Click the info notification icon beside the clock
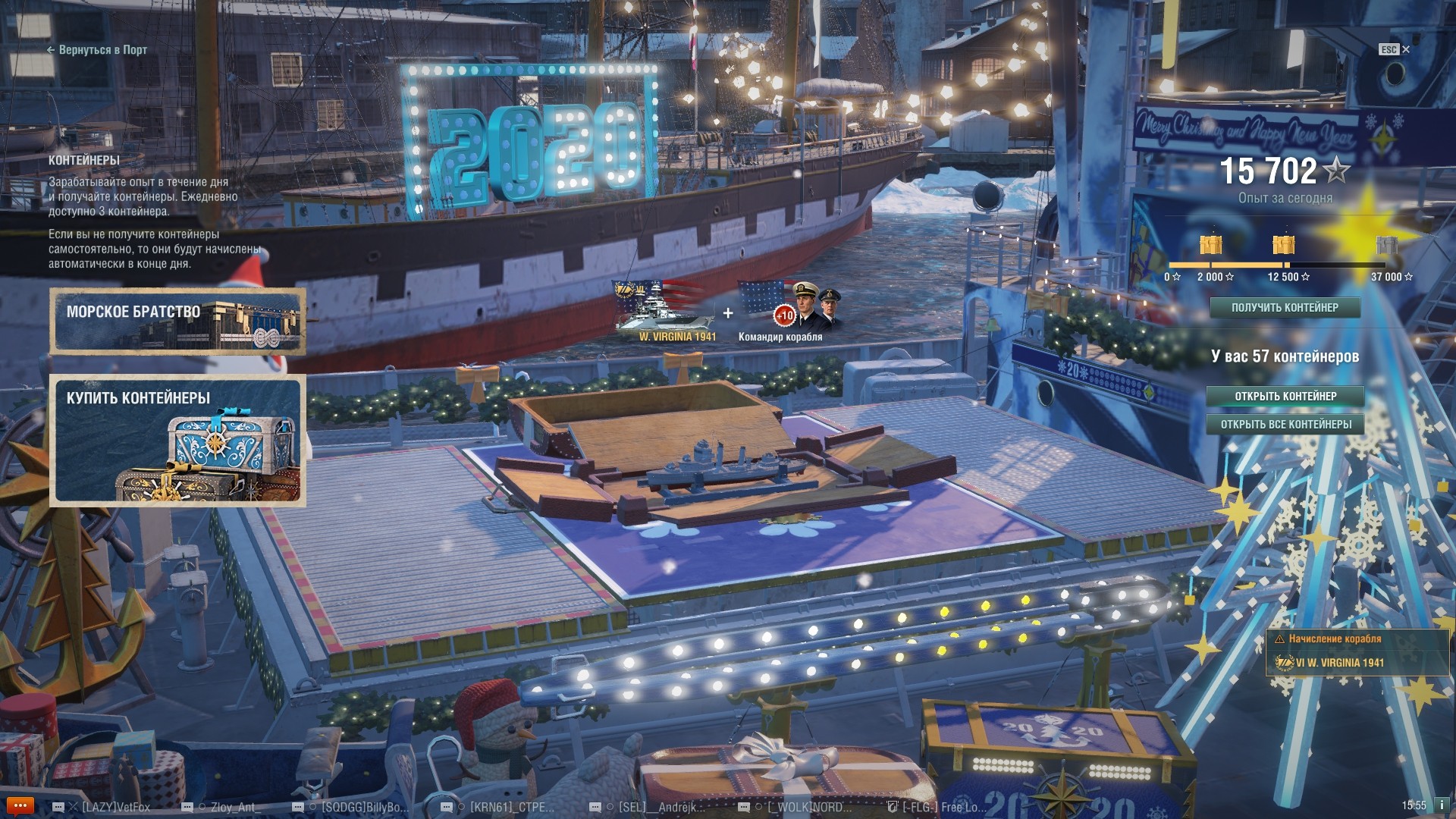The image size is (1456, 819). [x=1442, y=805]
